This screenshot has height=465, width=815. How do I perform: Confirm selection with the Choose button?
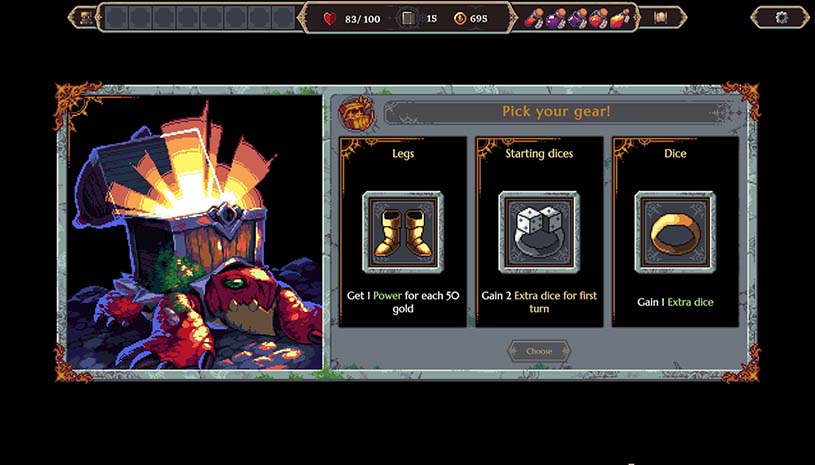[x=539, y=351]
